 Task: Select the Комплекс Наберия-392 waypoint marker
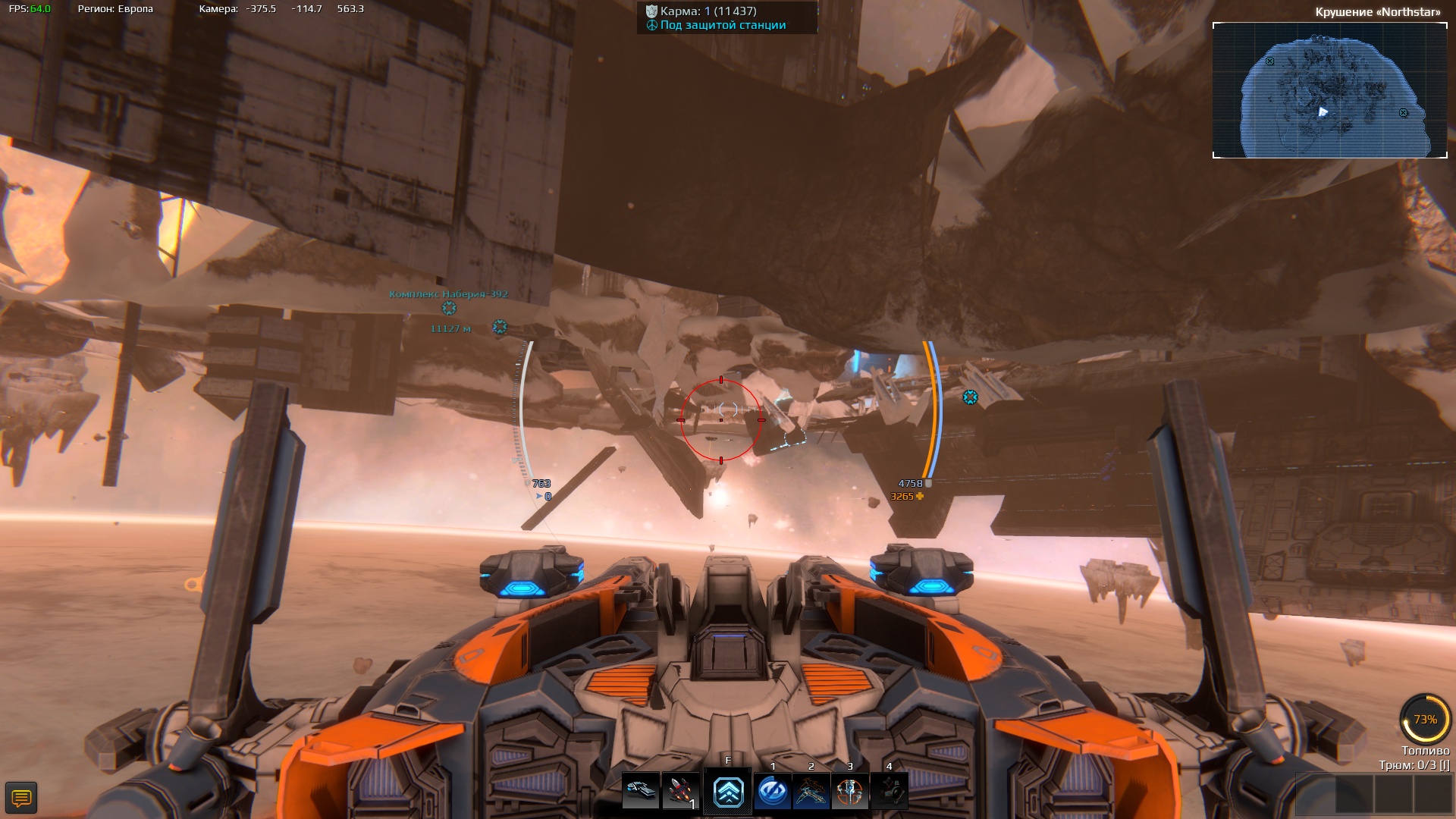[449, 308]
